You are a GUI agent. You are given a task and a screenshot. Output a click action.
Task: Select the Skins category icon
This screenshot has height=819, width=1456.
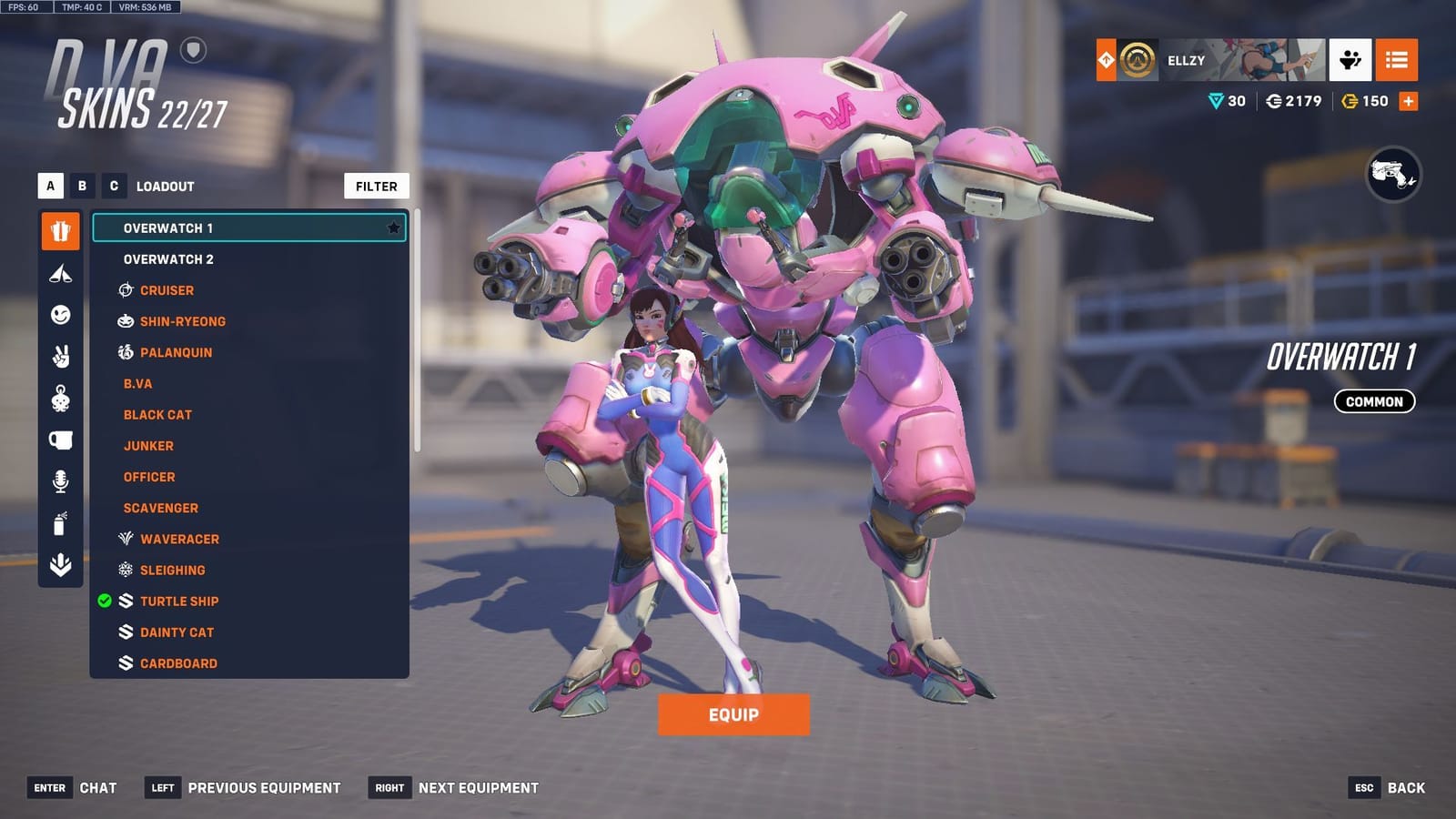[59, 230]
